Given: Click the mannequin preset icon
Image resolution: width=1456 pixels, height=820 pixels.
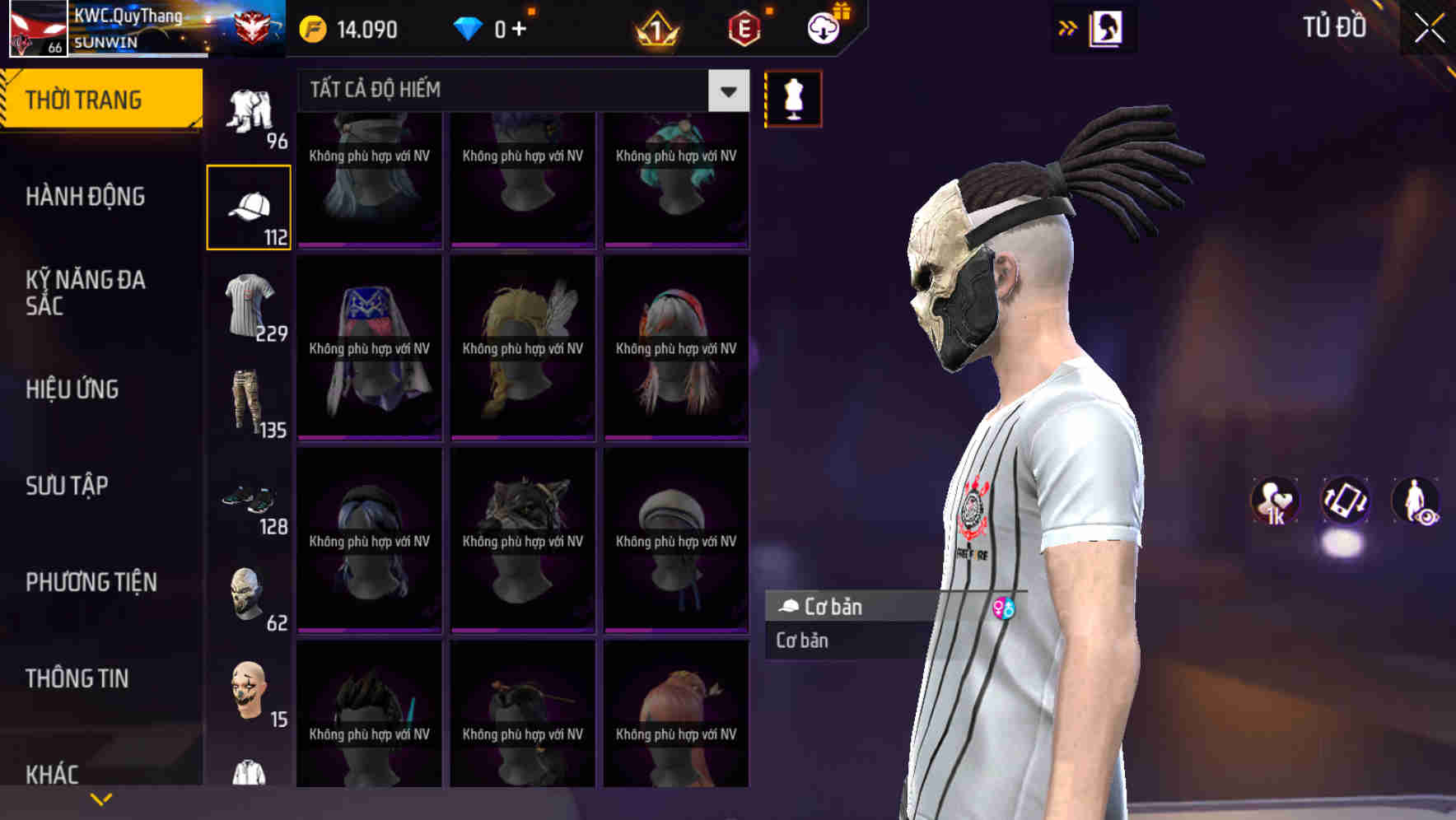Looking at the screenshot, I should tap(793, 98).
